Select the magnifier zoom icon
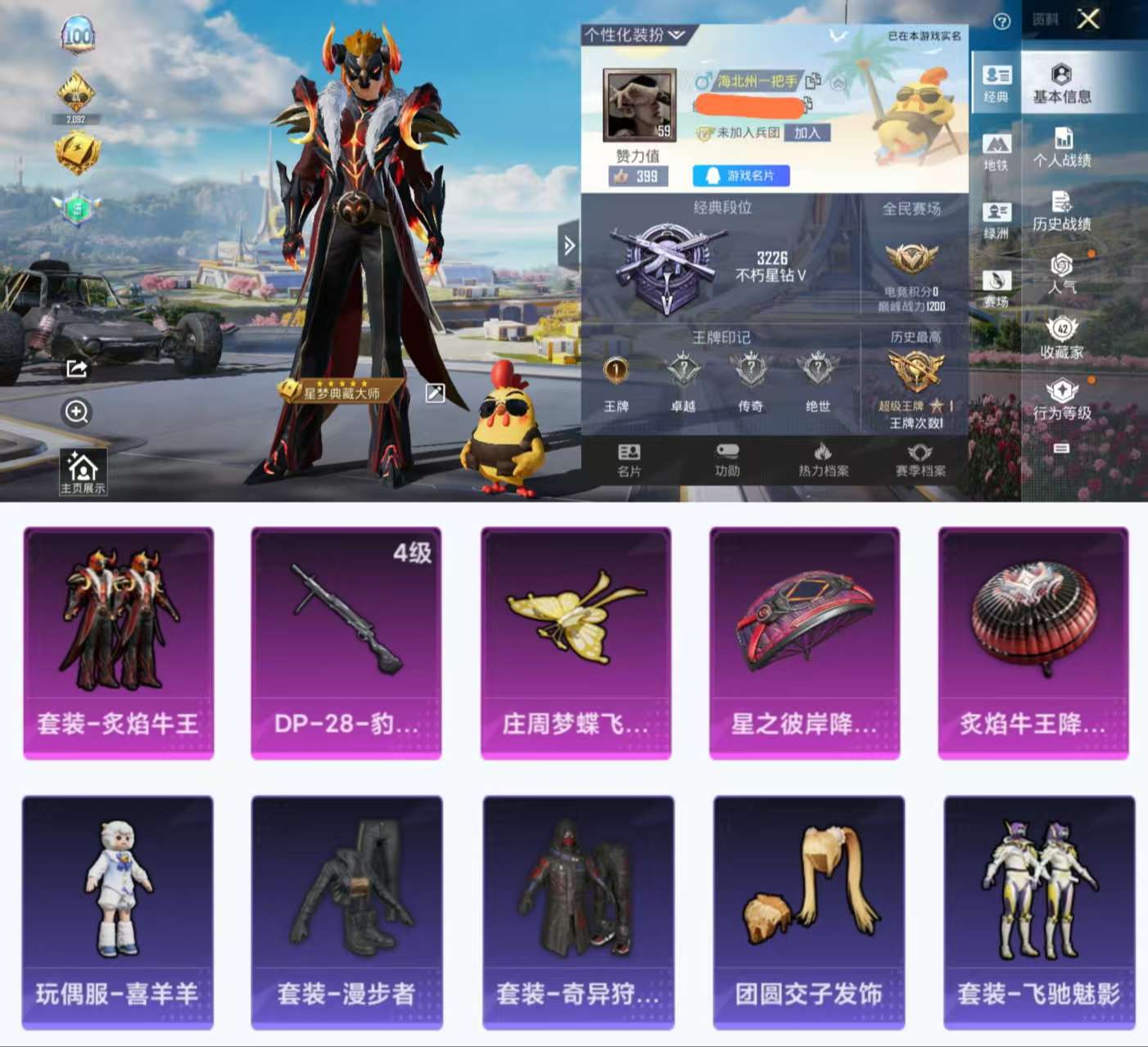The width and height of the screenshot is (1148, 1047). (x=78, y=413)
